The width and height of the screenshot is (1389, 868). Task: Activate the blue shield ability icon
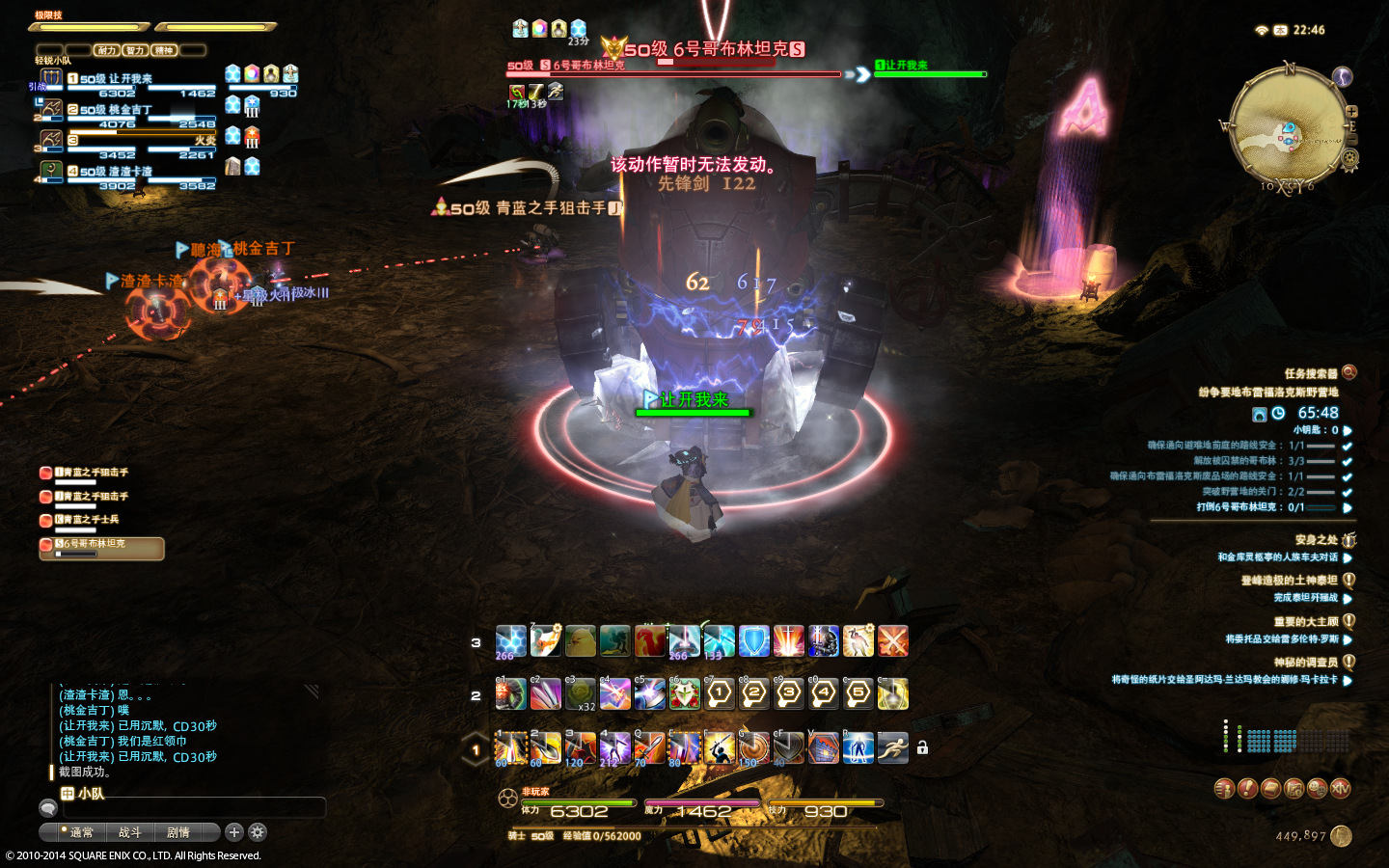click(x=753, y=641)
